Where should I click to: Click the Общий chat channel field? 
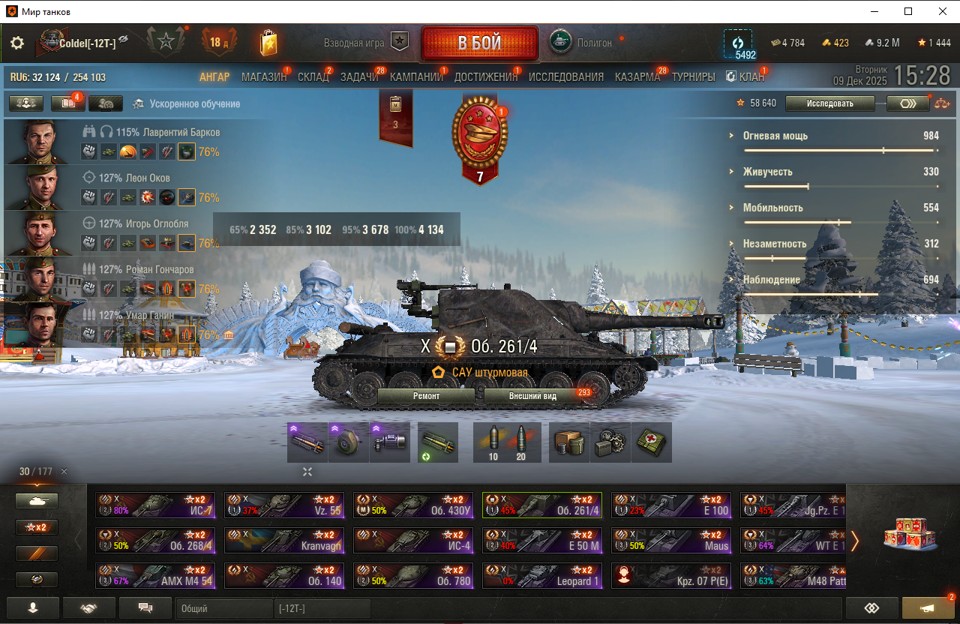click(x=222, y=608)
